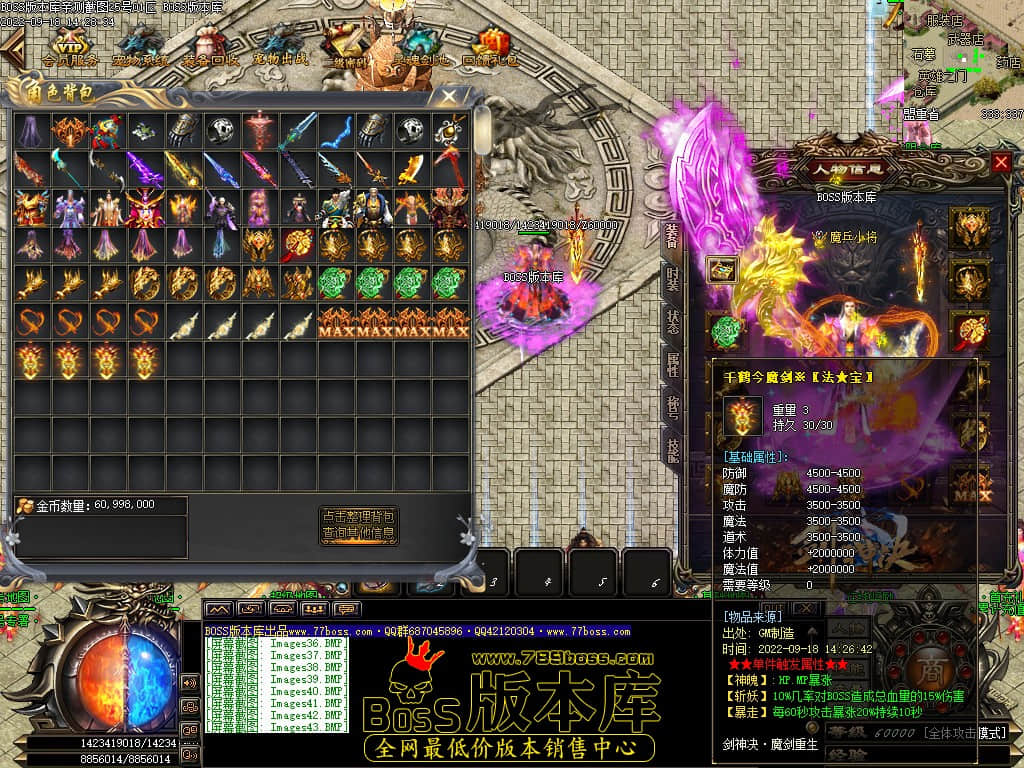
Task: Select the 装备 equipment tab
Action: pos(673,235)
